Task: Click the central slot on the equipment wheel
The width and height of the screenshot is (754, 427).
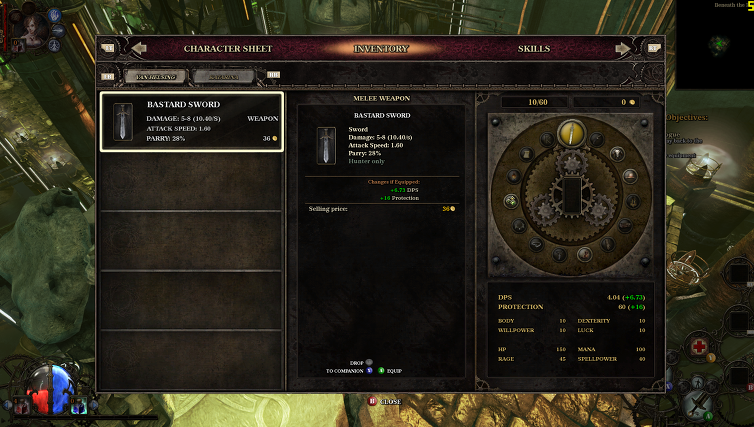Action: 571,194
